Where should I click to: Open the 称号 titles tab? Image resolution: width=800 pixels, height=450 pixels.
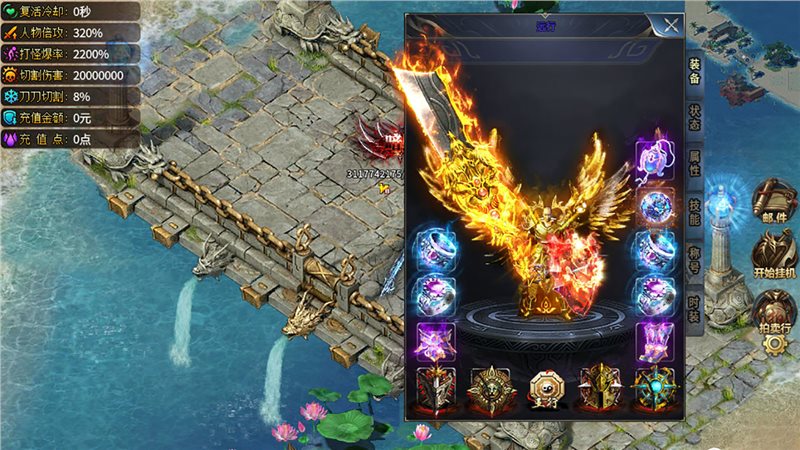(x=693, y=255)
